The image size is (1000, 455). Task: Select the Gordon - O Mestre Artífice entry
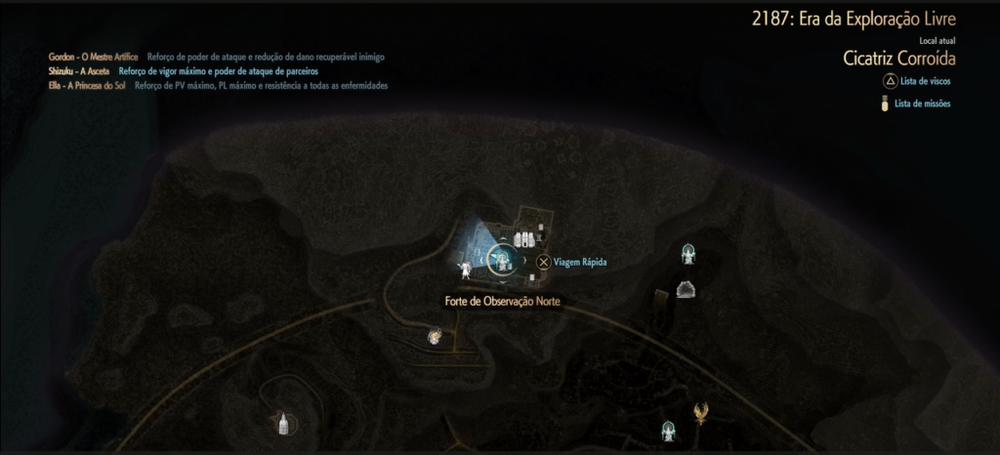93,57
